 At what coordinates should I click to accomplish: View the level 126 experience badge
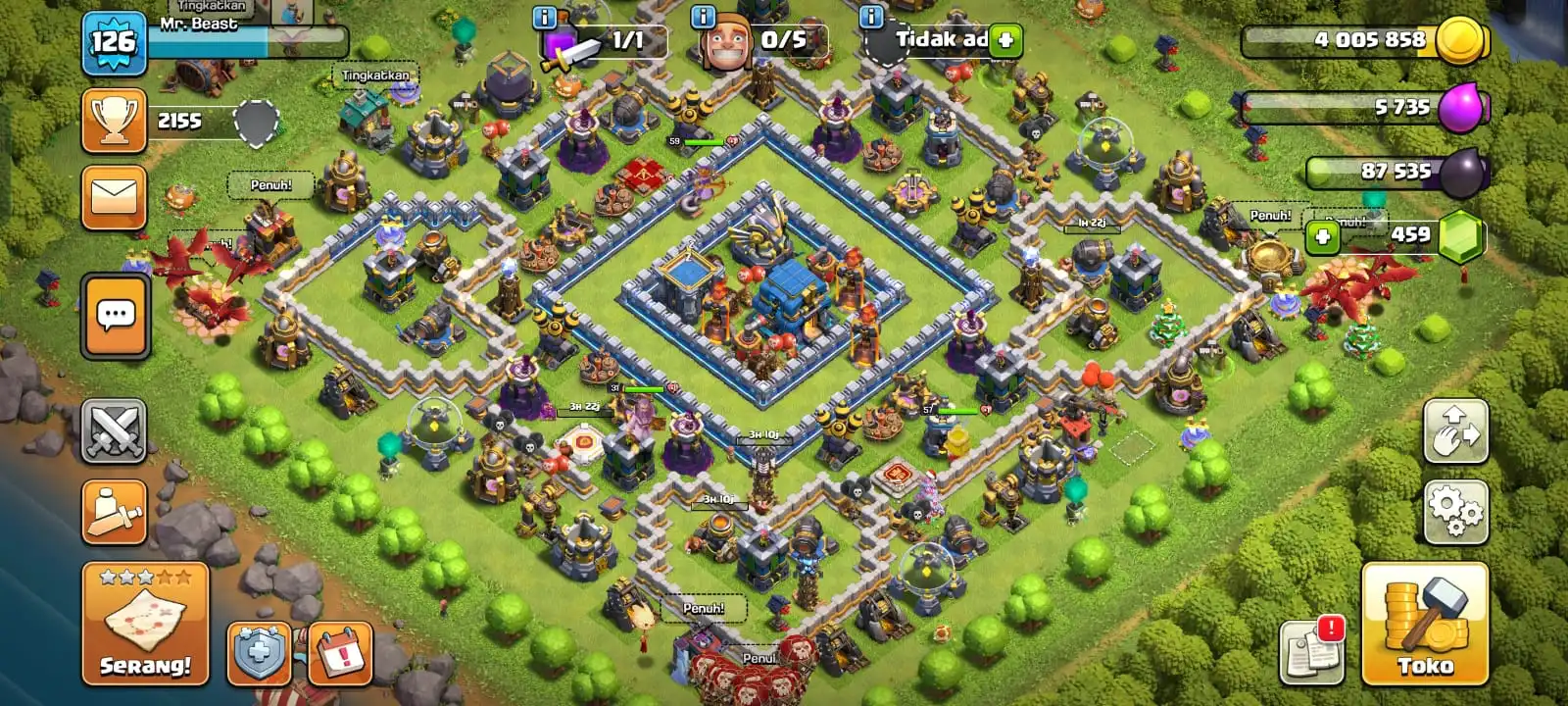[114, 41]
